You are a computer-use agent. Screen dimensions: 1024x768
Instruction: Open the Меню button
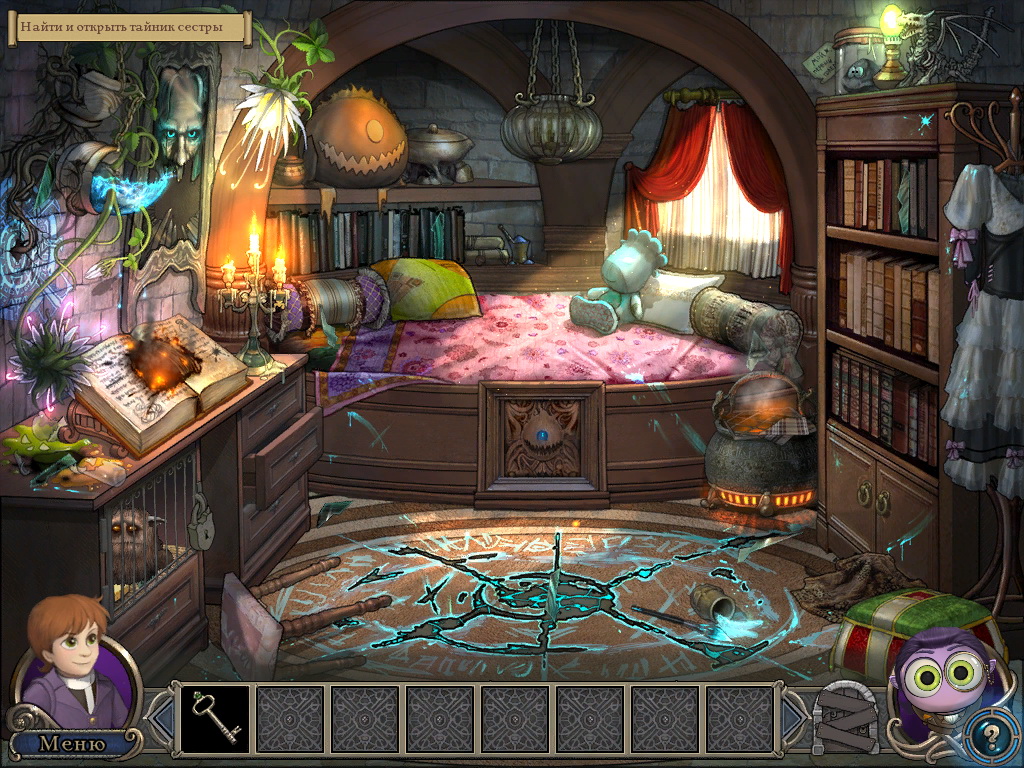coord(72,743)
